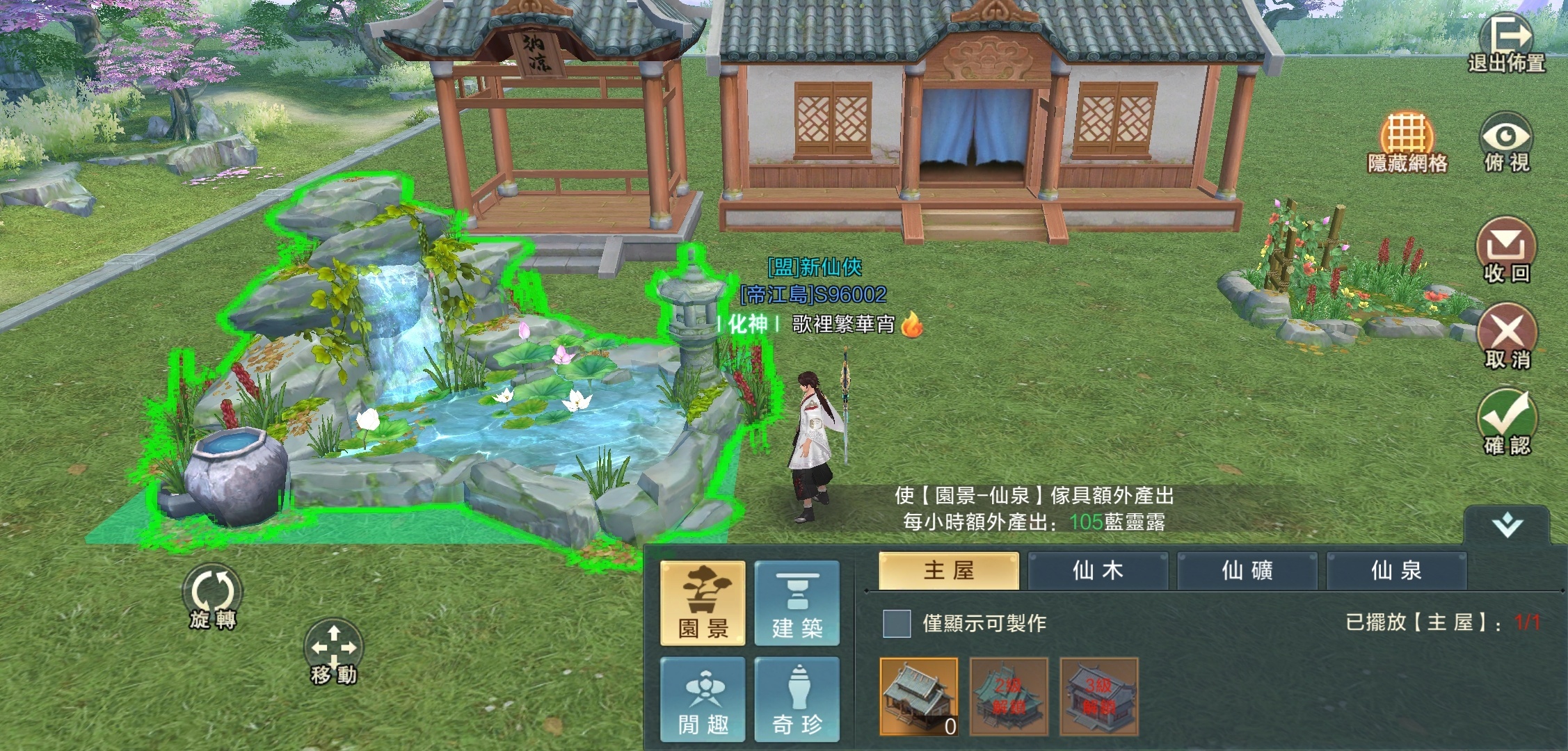Select the 仙木 fairy wood tab

tap(1098, 570)
